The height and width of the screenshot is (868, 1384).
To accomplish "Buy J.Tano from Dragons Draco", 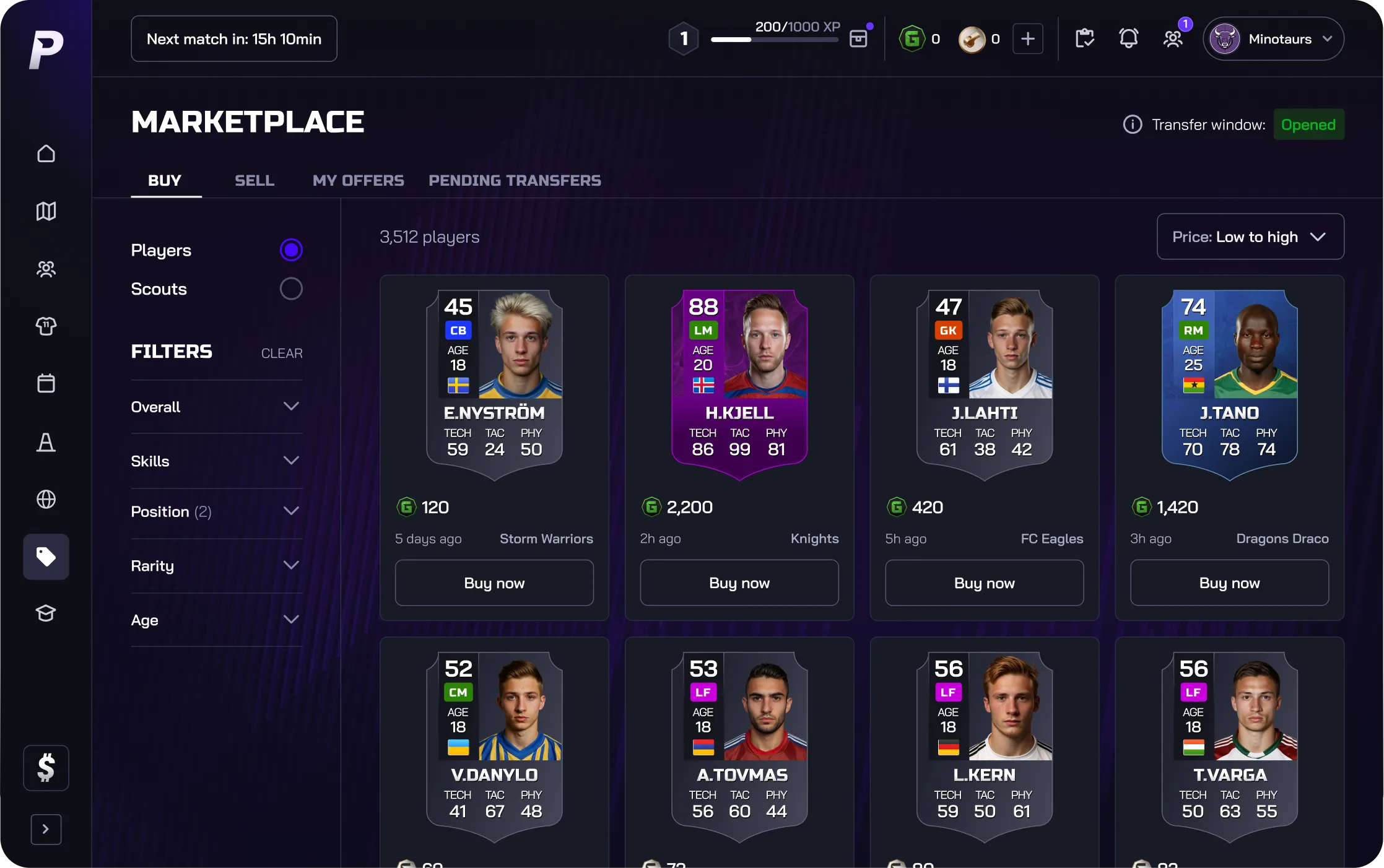I will click(1229, 583).
